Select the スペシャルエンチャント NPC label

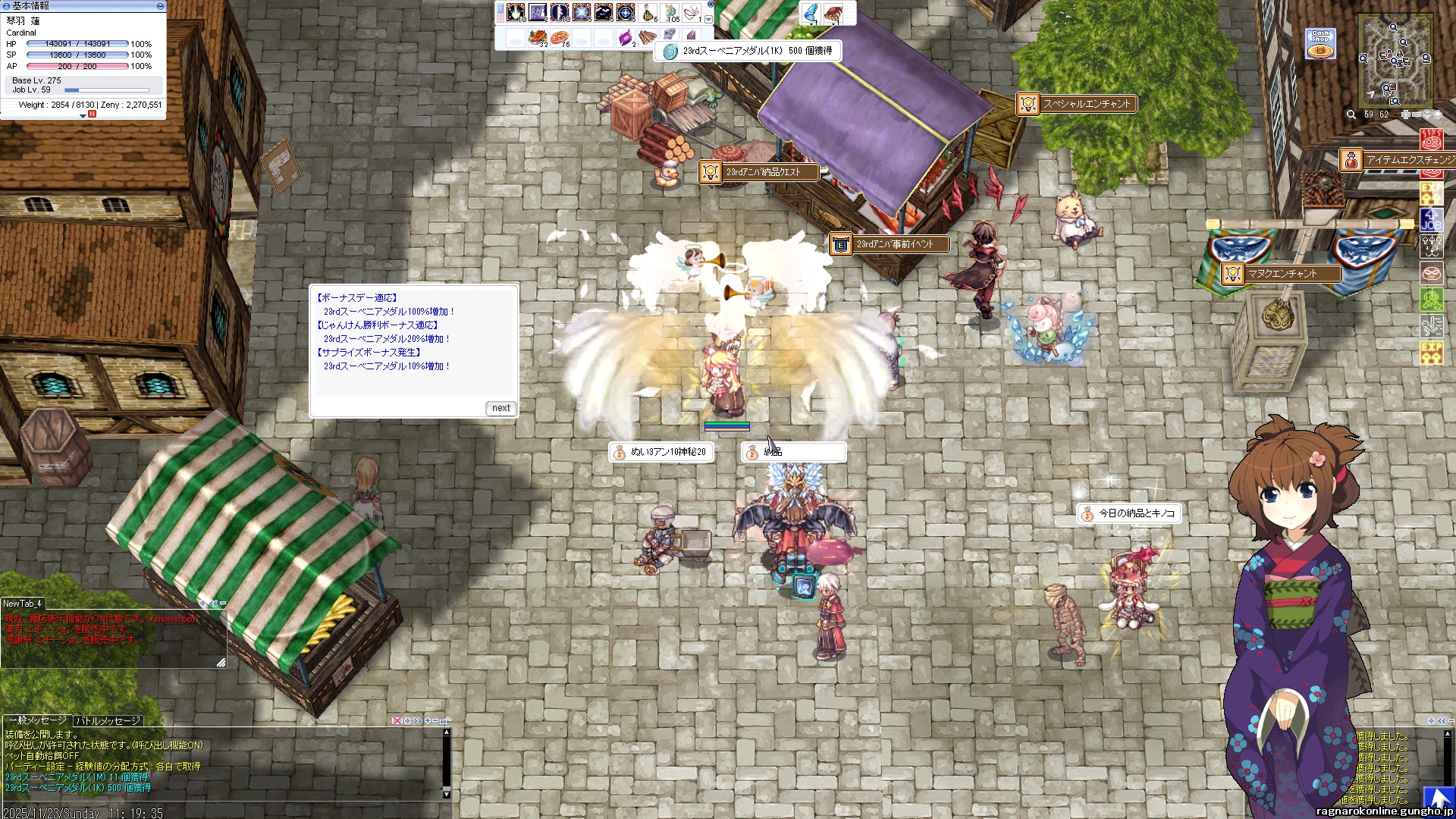pyautogui.click(x=1077, y=104)
